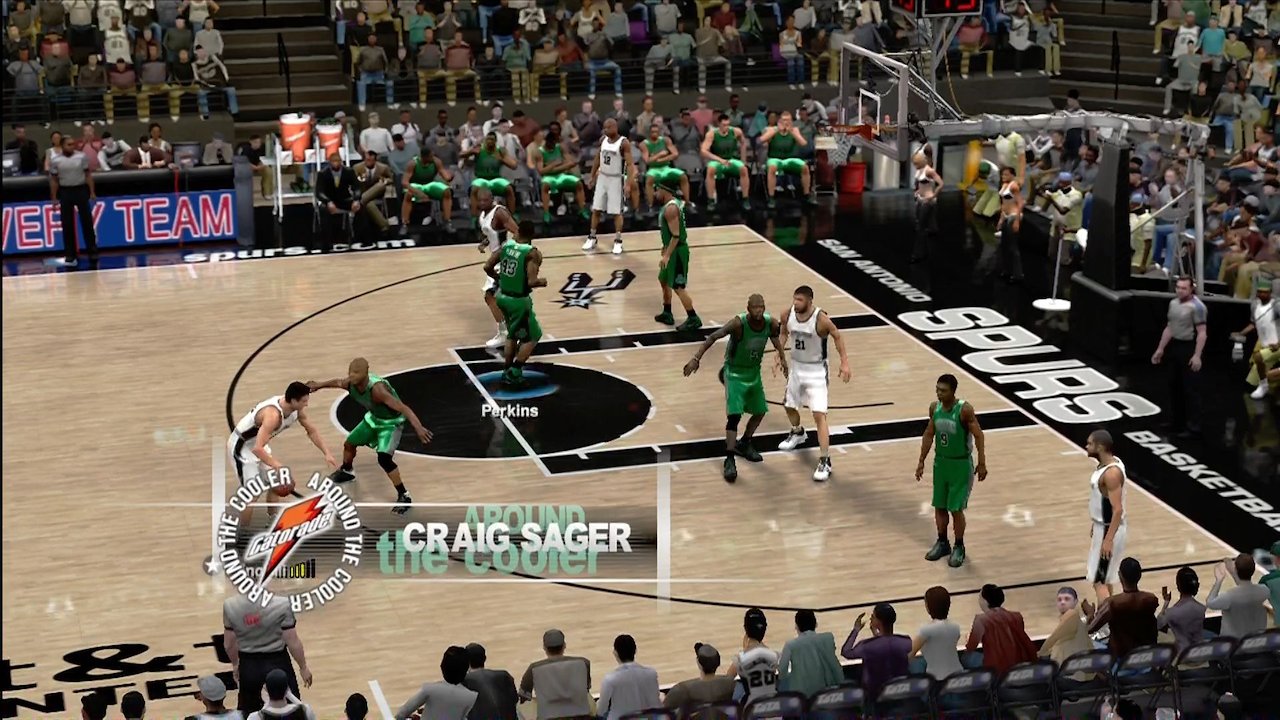This screenshot has width=1280, height=720.
Task: Click the Perkins player name label
Action: pyautogui.click(x=509, y=410)
